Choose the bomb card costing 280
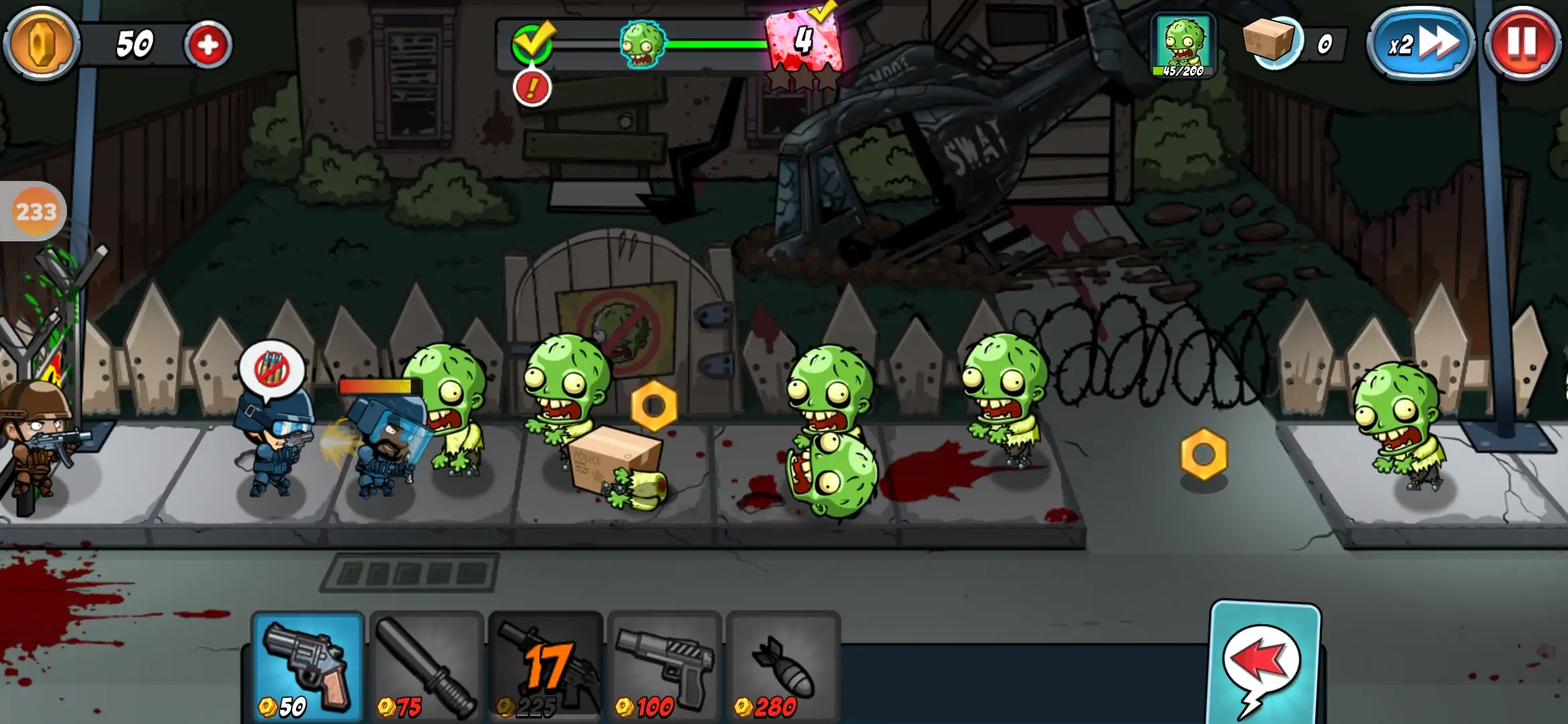Screen dimensions: 1568x724 [783, 667]
